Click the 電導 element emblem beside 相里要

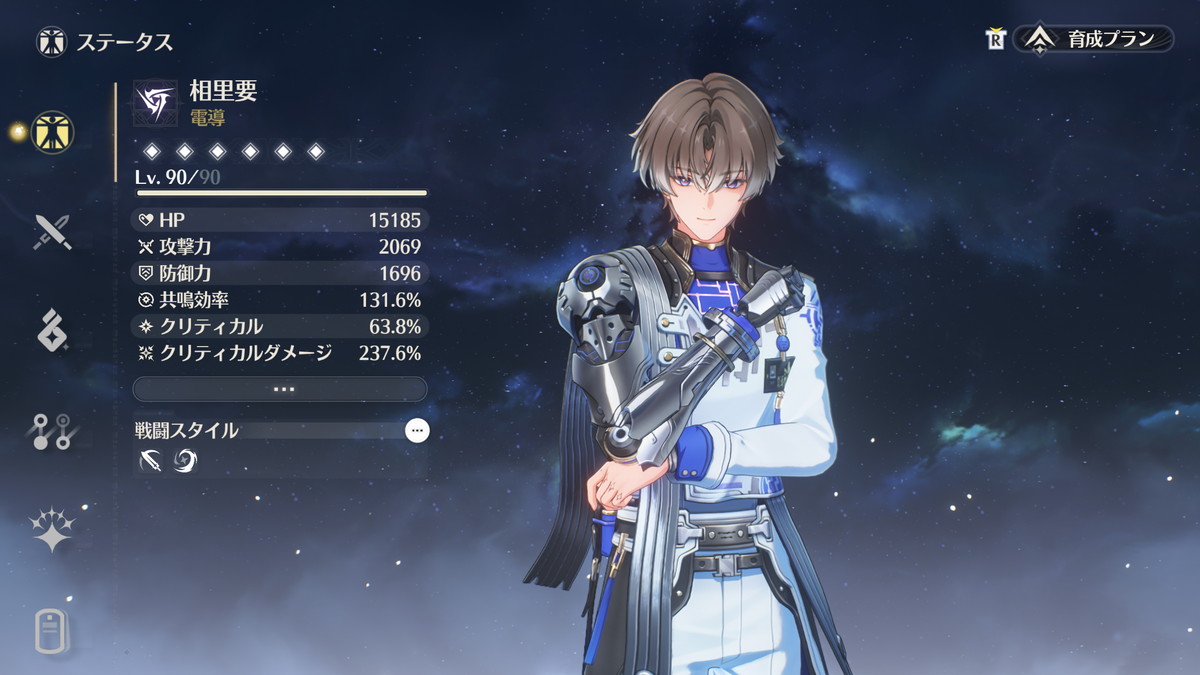click(155, 102)
